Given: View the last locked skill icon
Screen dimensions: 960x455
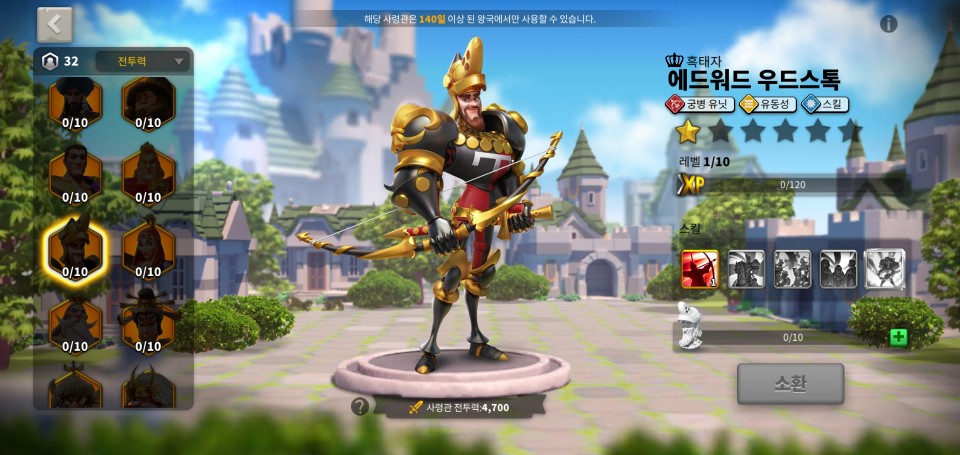Looking at the screenshot, I should 884,268.
